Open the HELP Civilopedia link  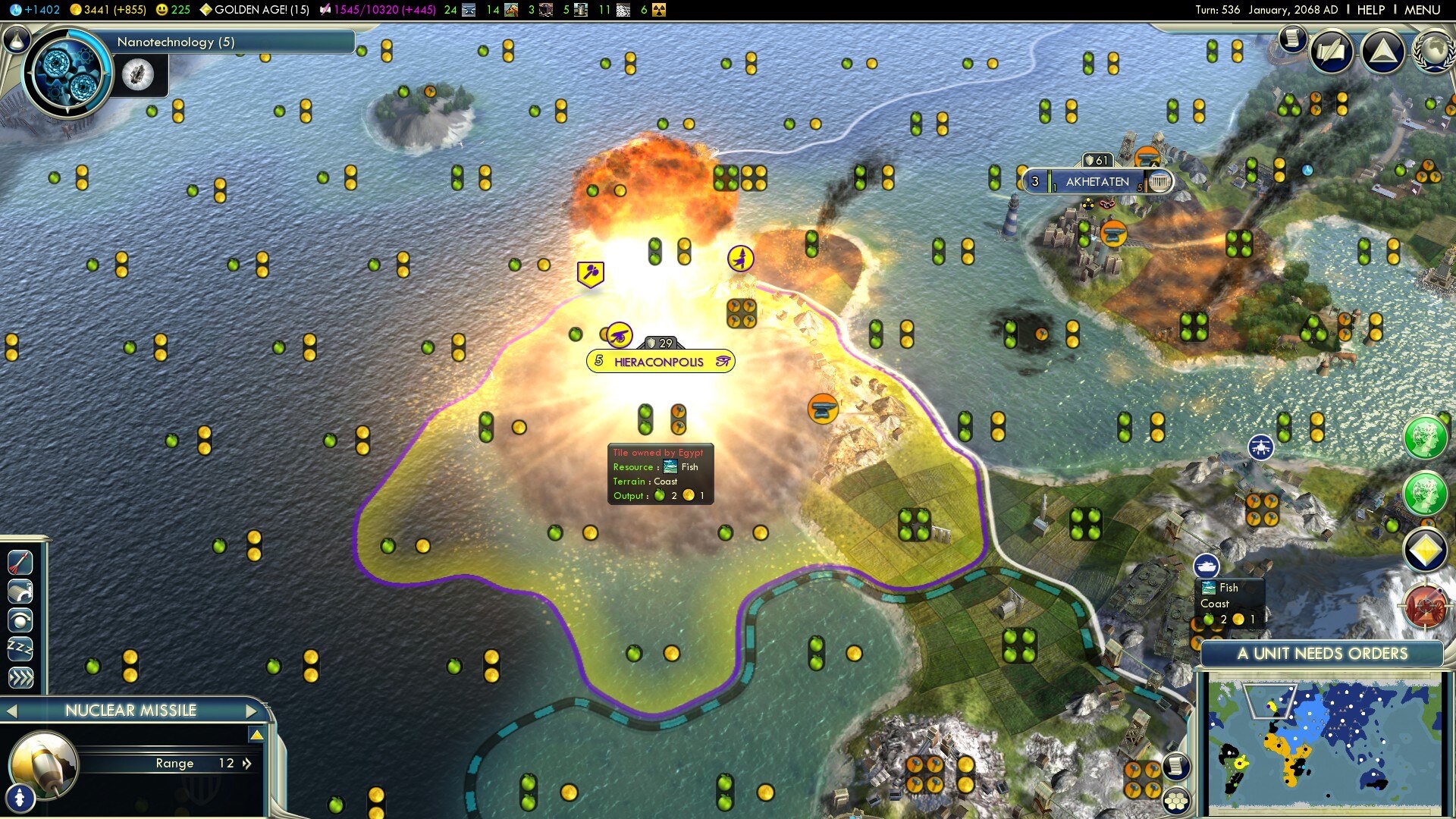point(1370,10)
